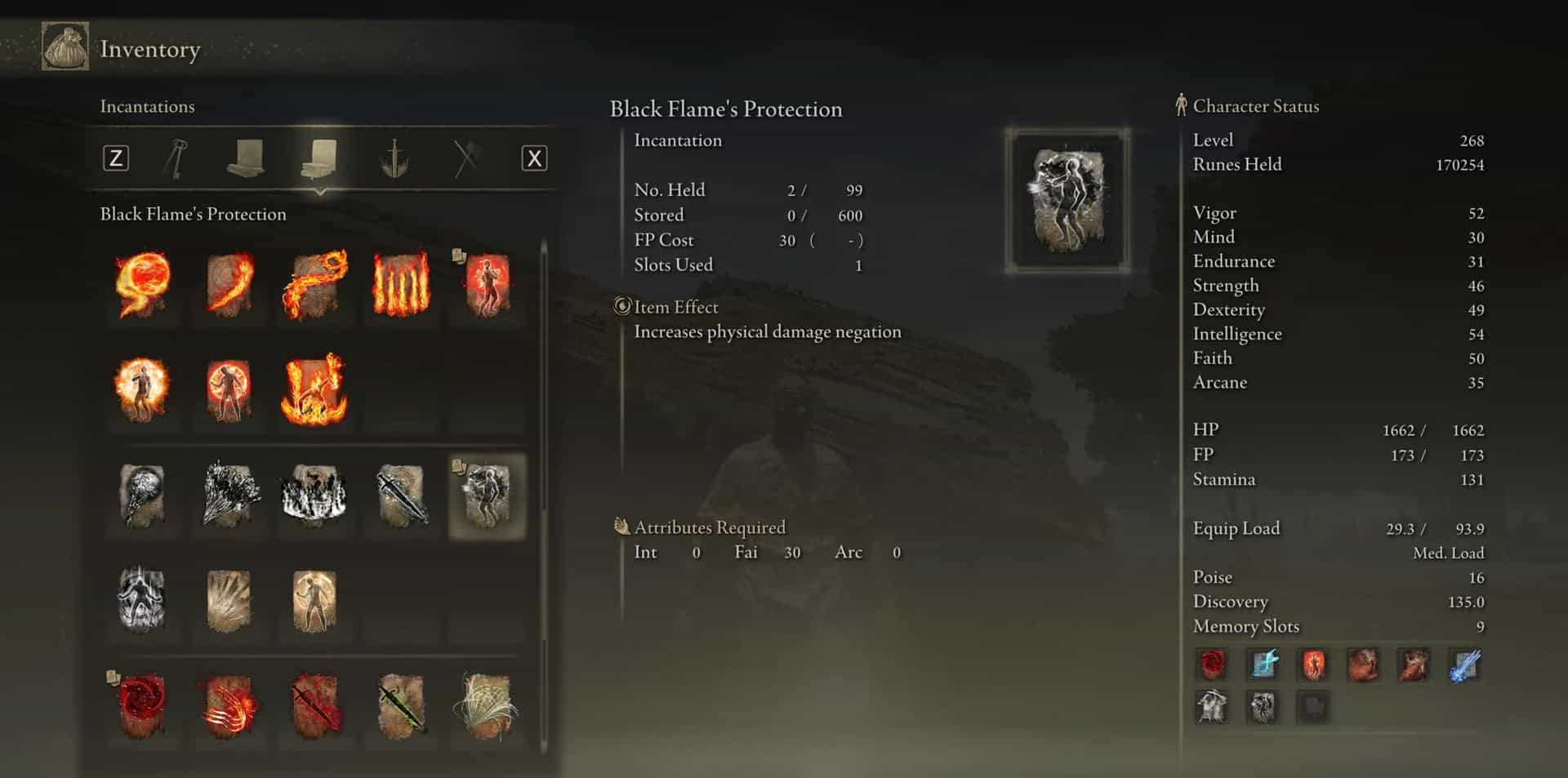Switch to the key items tab
1568x778 pixels.
click(176, 158)
